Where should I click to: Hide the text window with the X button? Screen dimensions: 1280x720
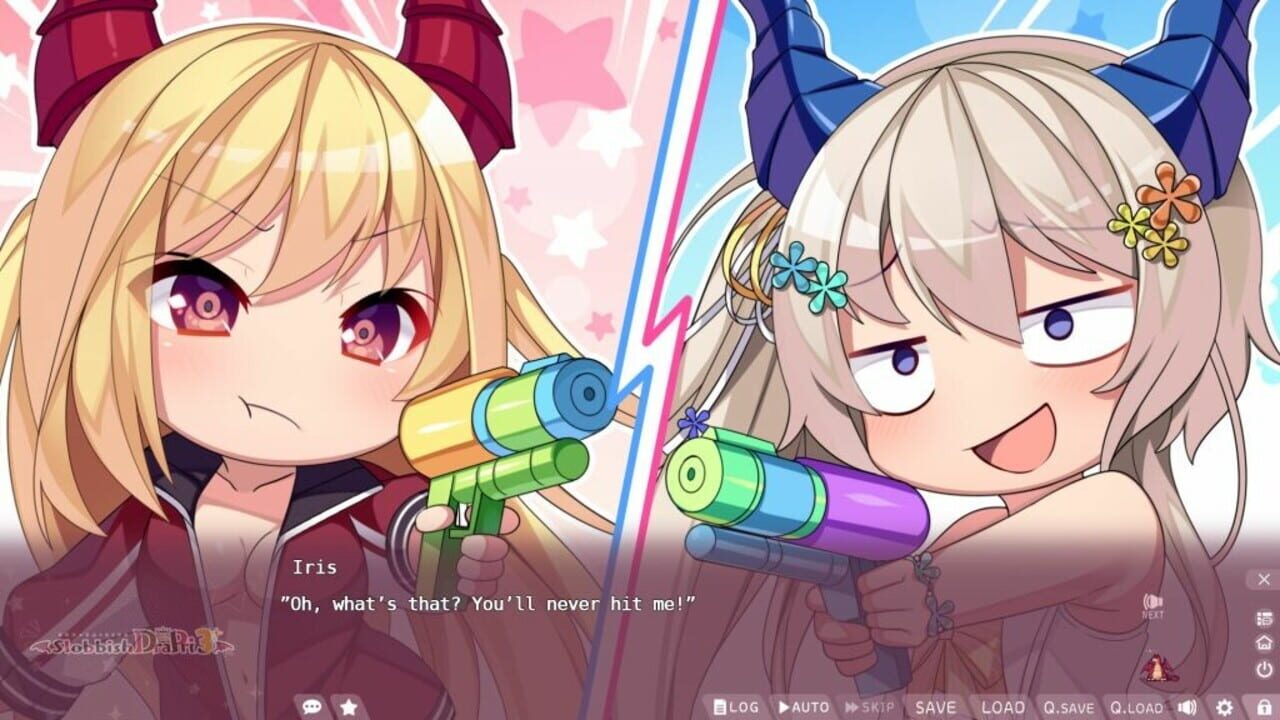tap(1263, 579)
